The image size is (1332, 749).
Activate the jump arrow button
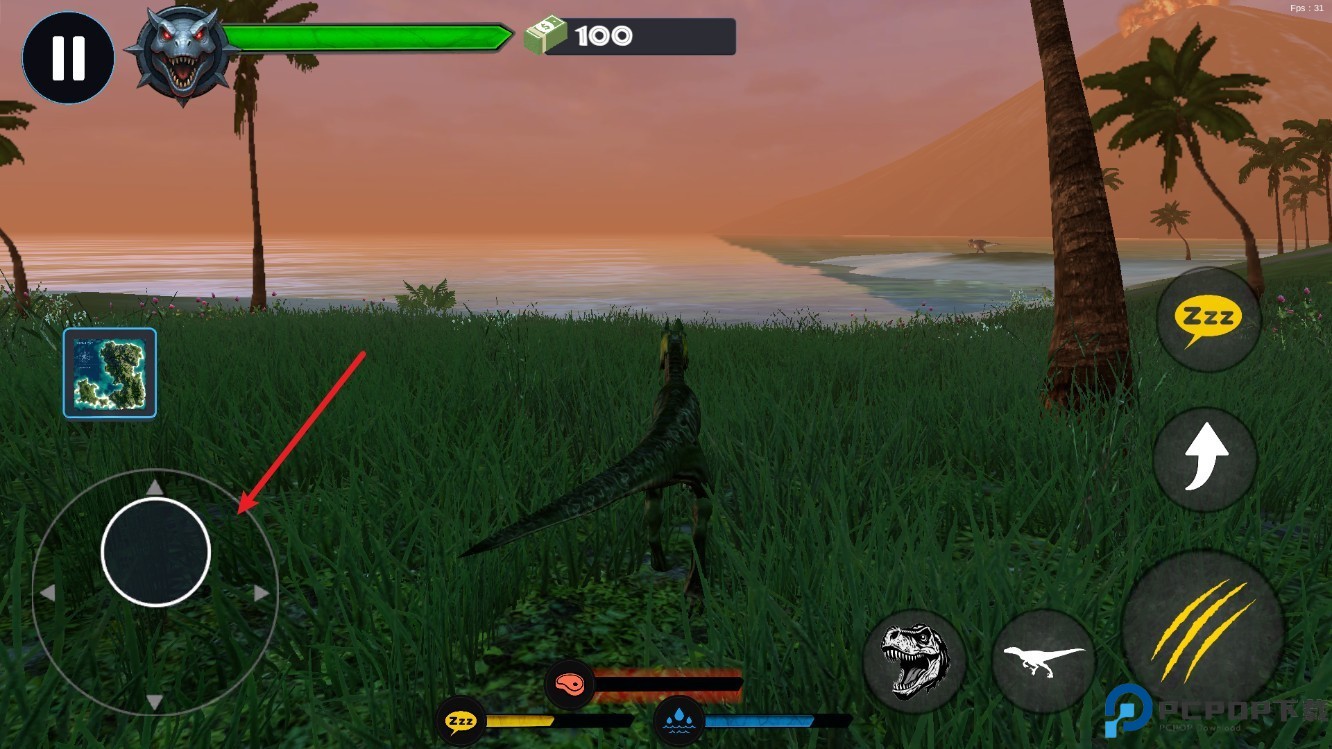coord(1205,459)
